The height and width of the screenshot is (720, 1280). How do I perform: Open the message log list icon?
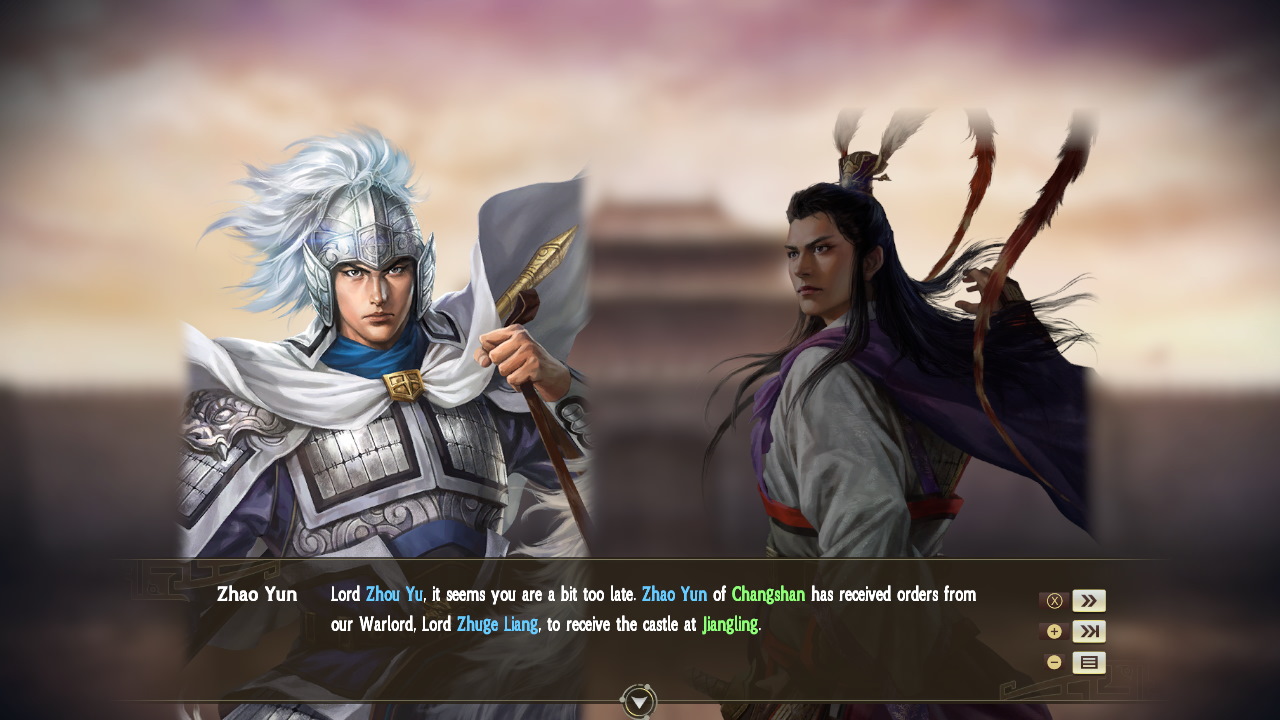tap(1091, 660)
